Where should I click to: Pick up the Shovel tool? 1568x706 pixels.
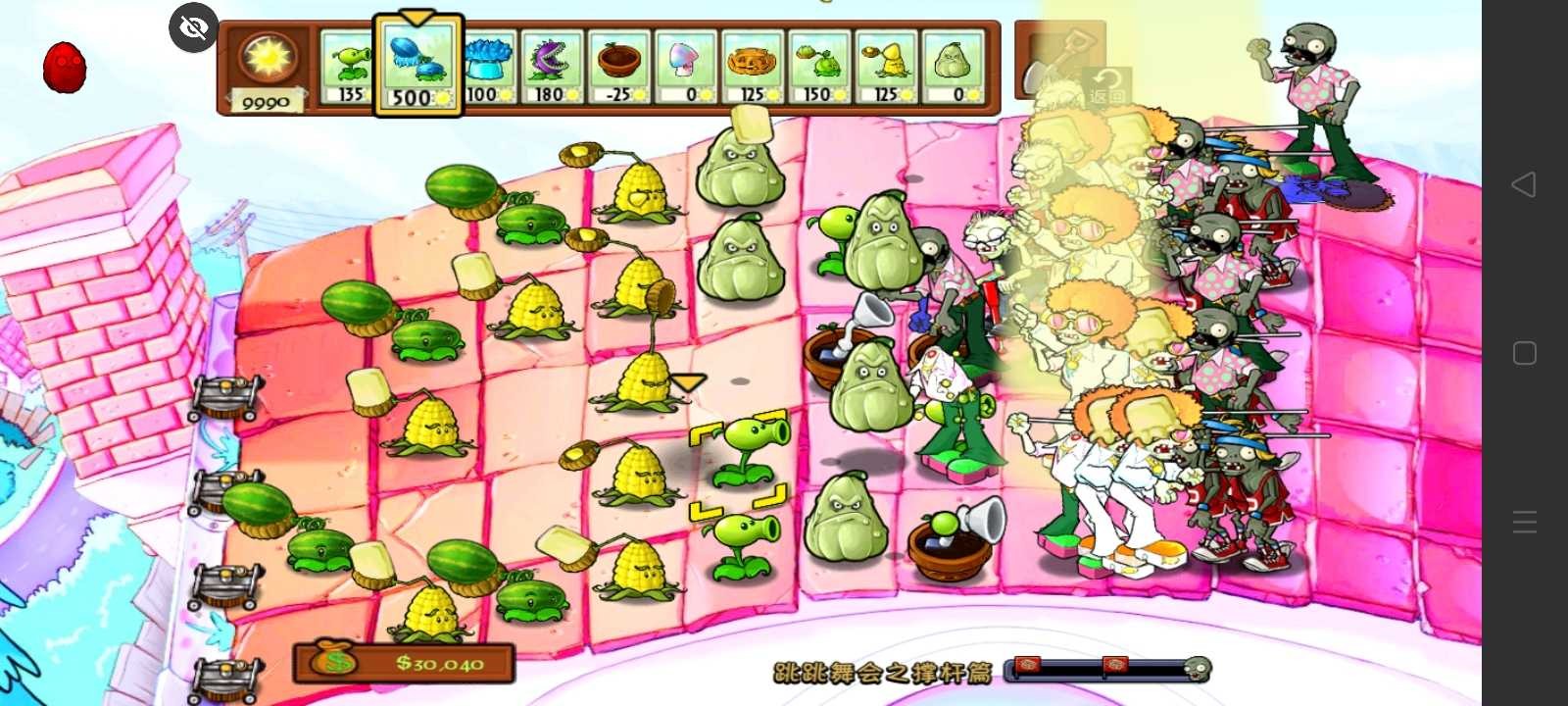tap(1060, 59)
